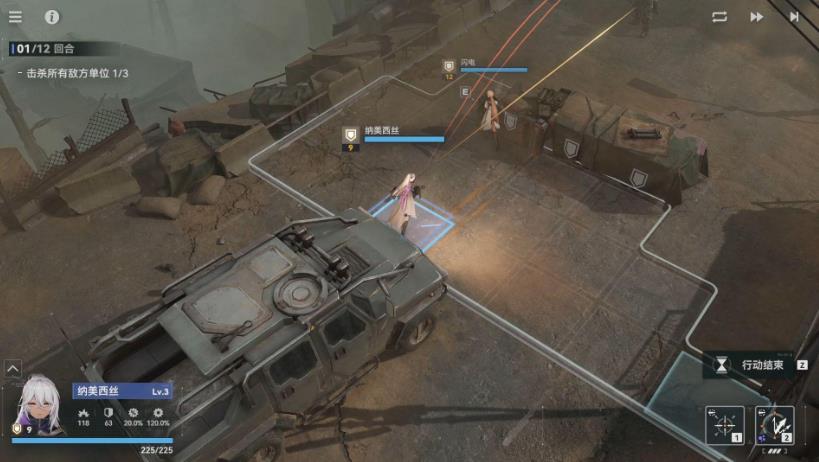Open the hamburger menu
The height and width of the screenshot is (462, 819).
point(15,17)
